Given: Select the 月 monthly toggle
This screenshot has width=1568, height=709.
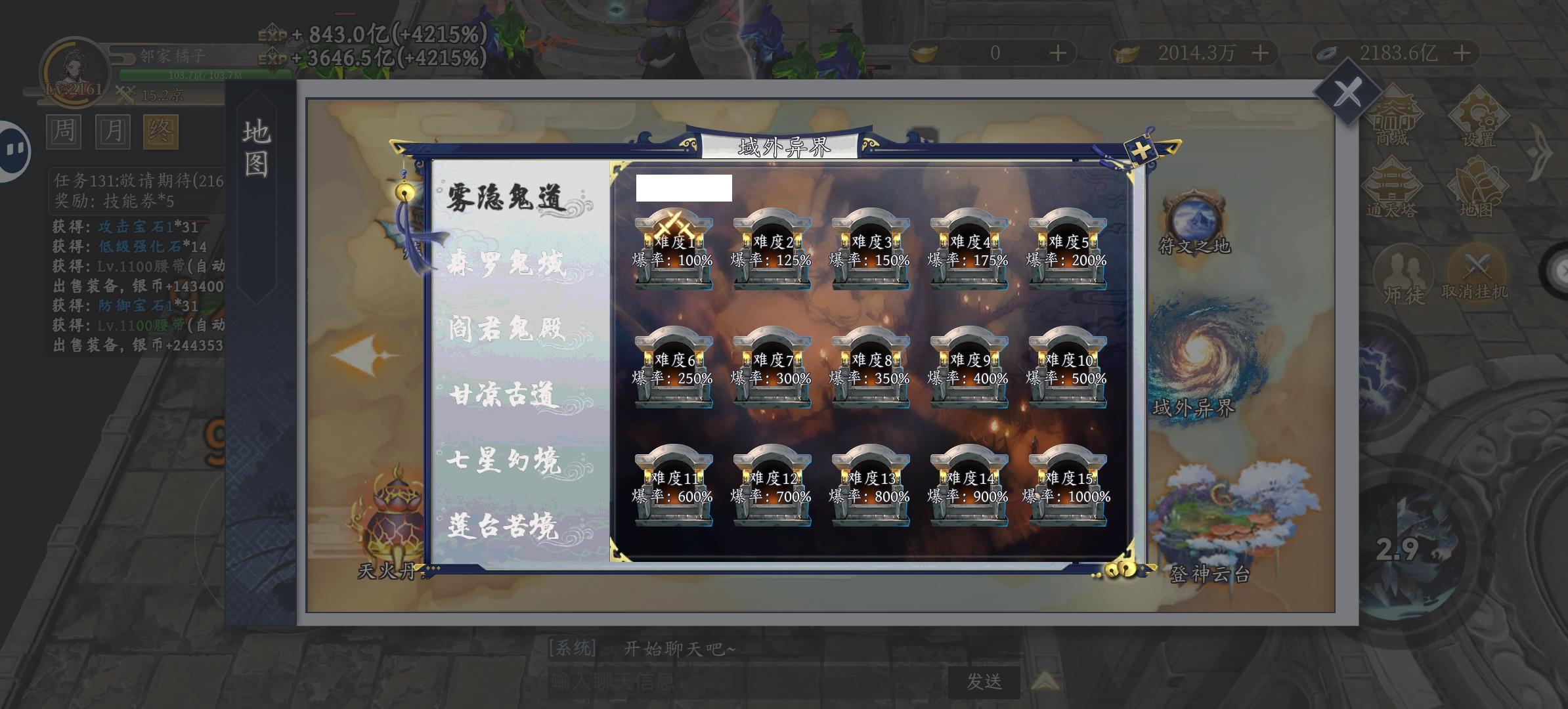Looking at the screenshot, I should click(114, 132).
